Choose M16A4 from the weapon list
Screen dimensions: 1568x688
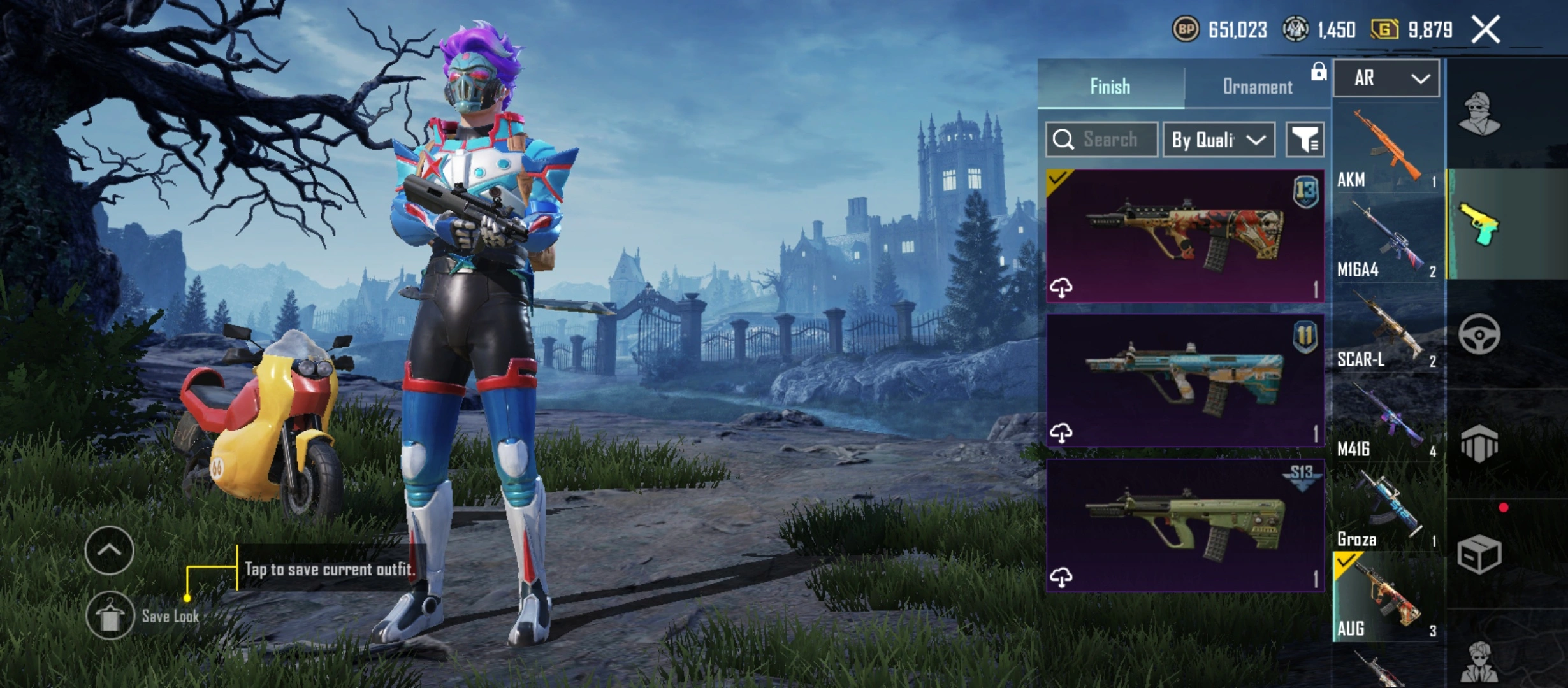pos(1387,241)
